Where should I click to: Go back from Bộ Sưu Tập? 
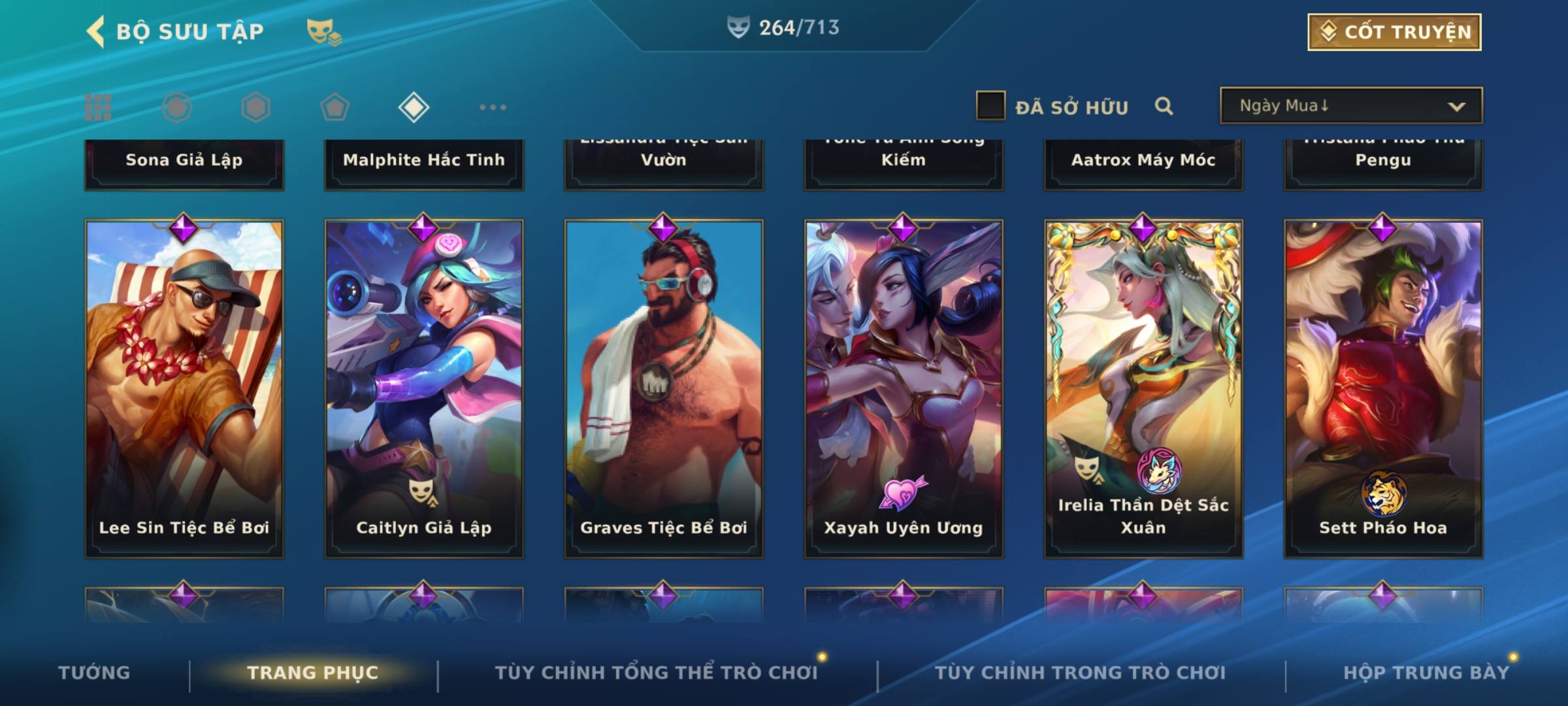[x=97, y=31]
